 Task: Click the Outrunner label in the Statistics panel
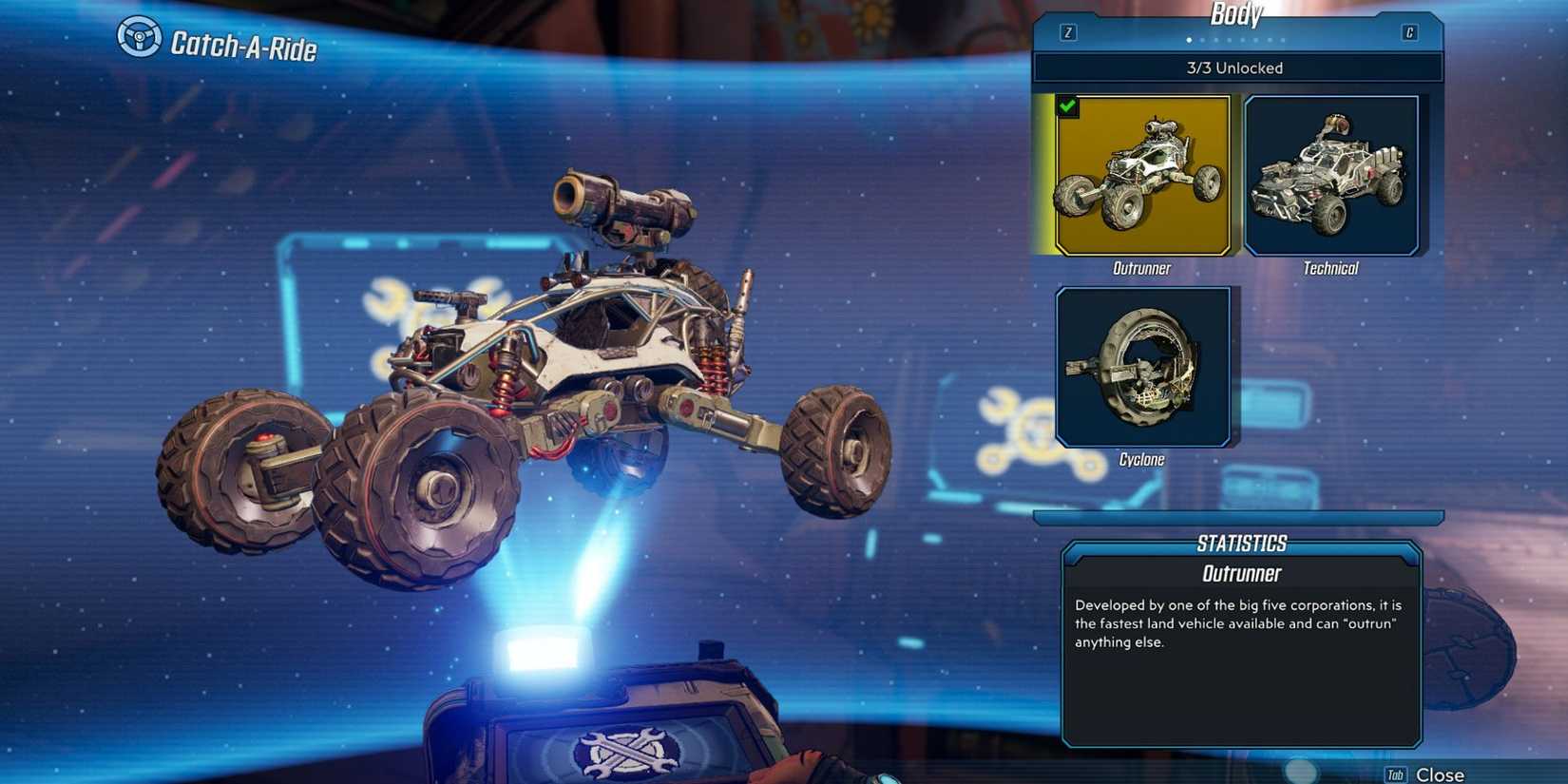tap(1241, 573)
